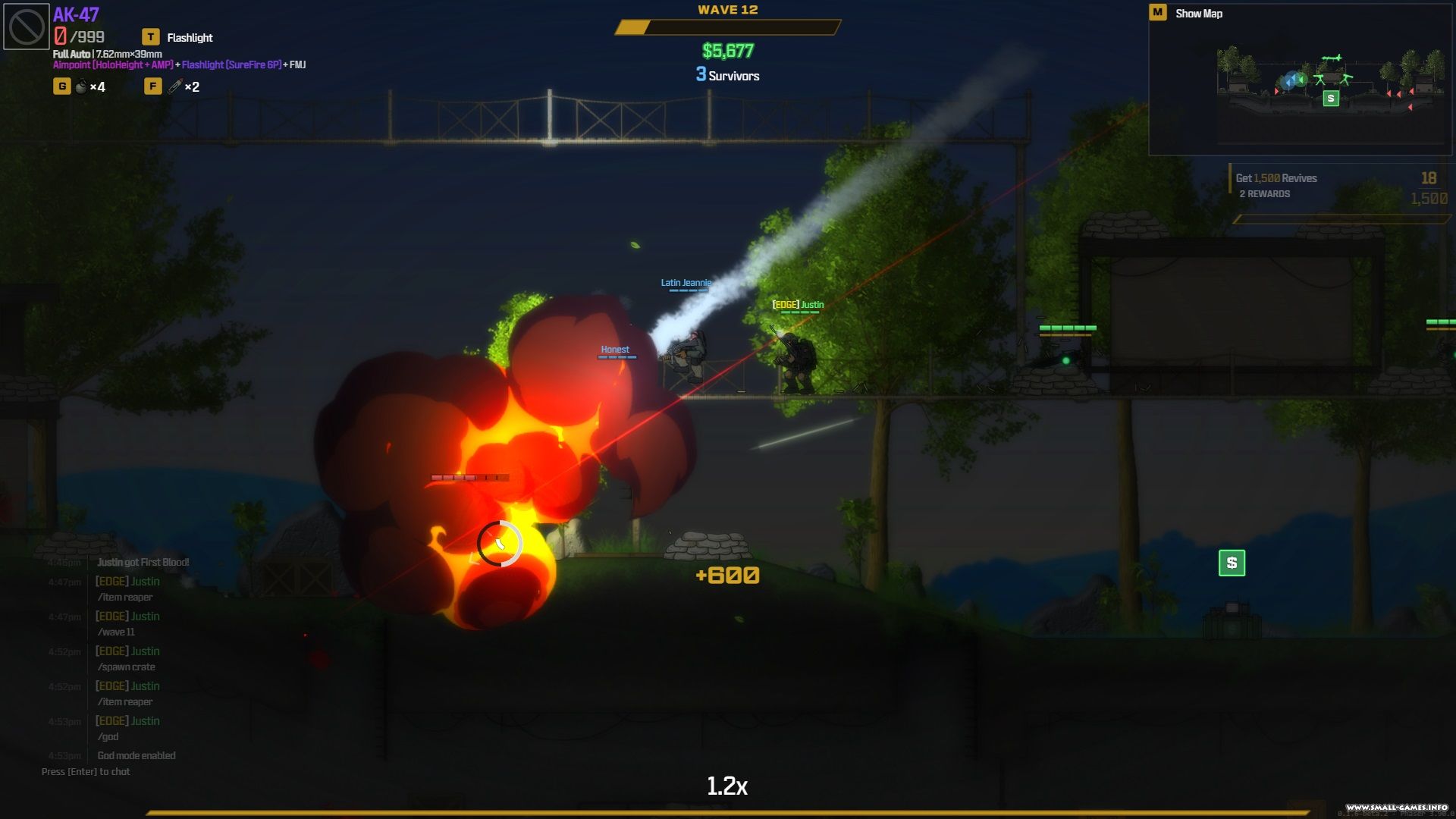
Task: Select the grenade item icon
Action: [81, 86]
